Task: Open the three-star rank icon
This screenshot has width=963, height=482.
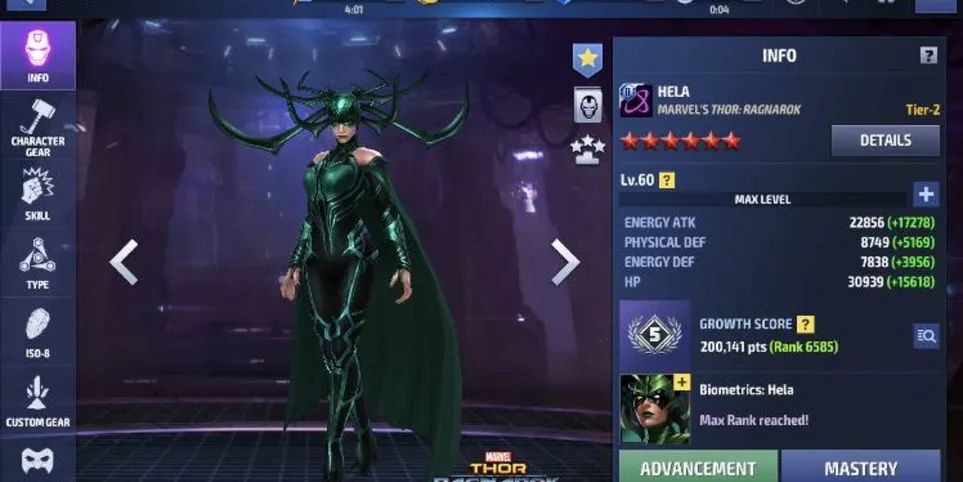Action: [x=587, y=150]
